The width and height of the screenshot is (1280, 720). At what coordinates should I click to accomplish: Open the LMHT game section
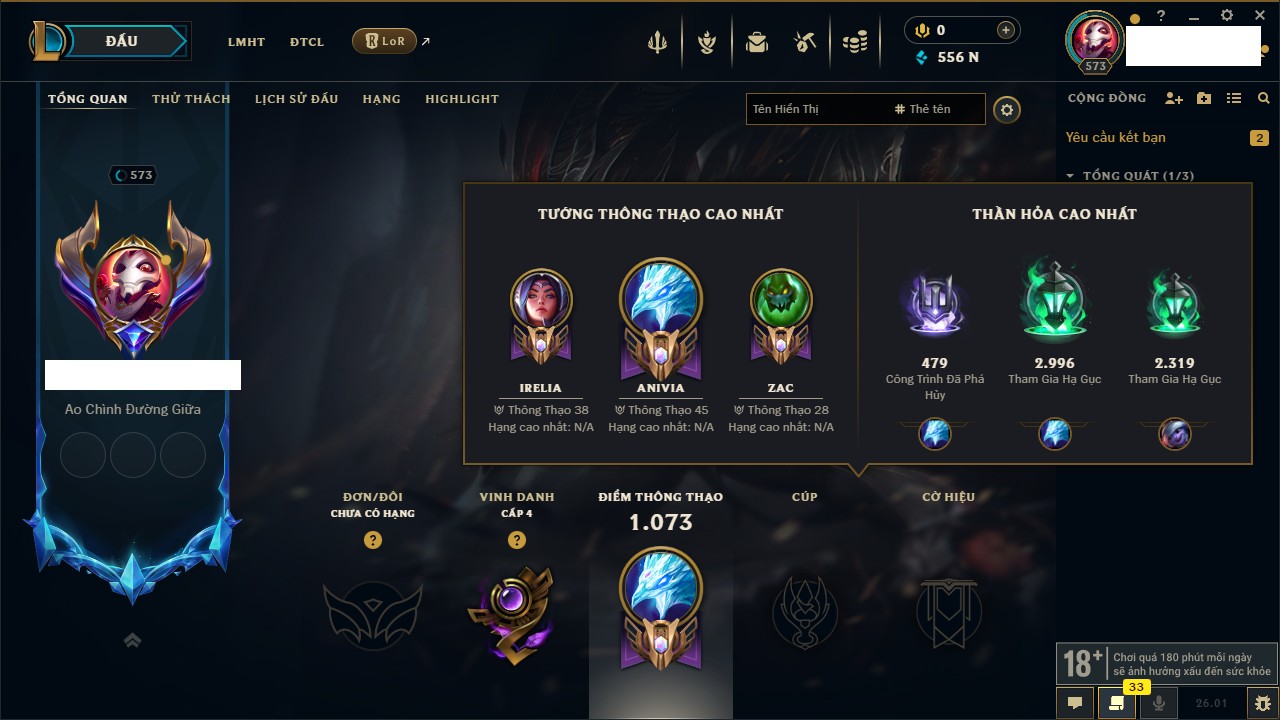tap(246, 42)
